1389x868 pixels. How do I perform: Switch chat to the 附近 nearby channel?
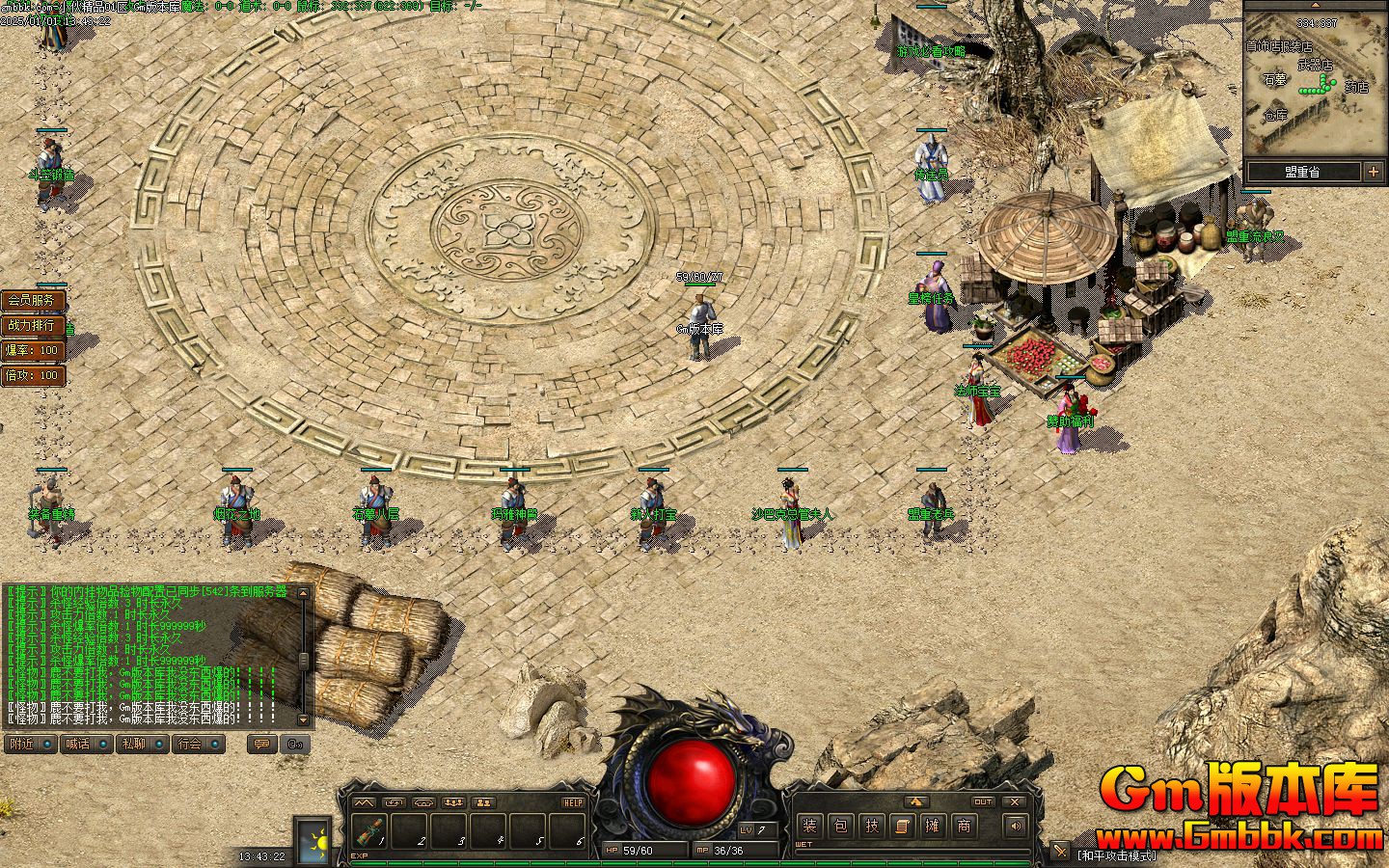[x=30, y=744]
